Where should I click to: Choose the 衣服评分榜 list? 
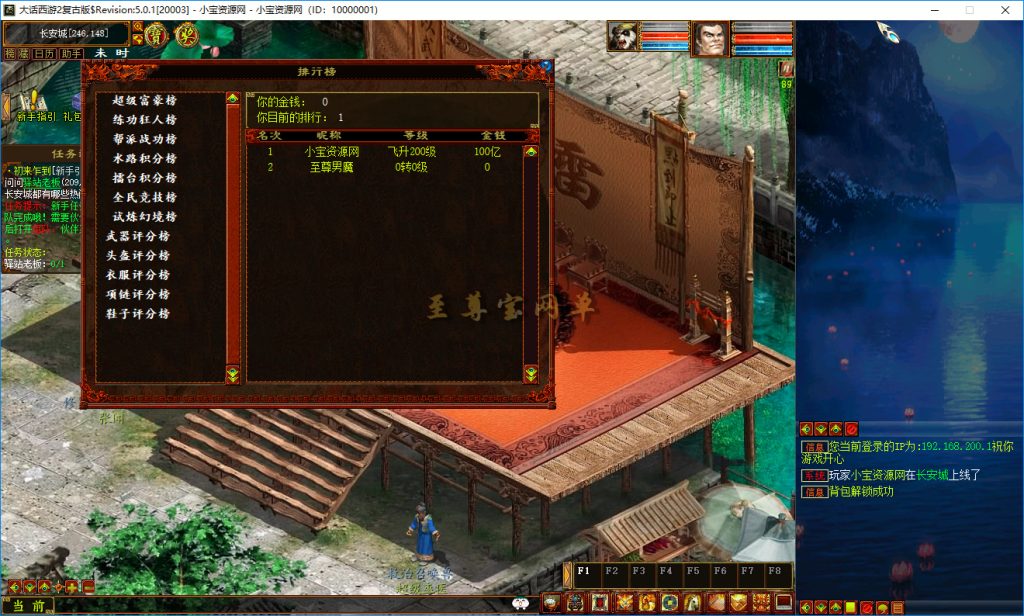point(138,275)
